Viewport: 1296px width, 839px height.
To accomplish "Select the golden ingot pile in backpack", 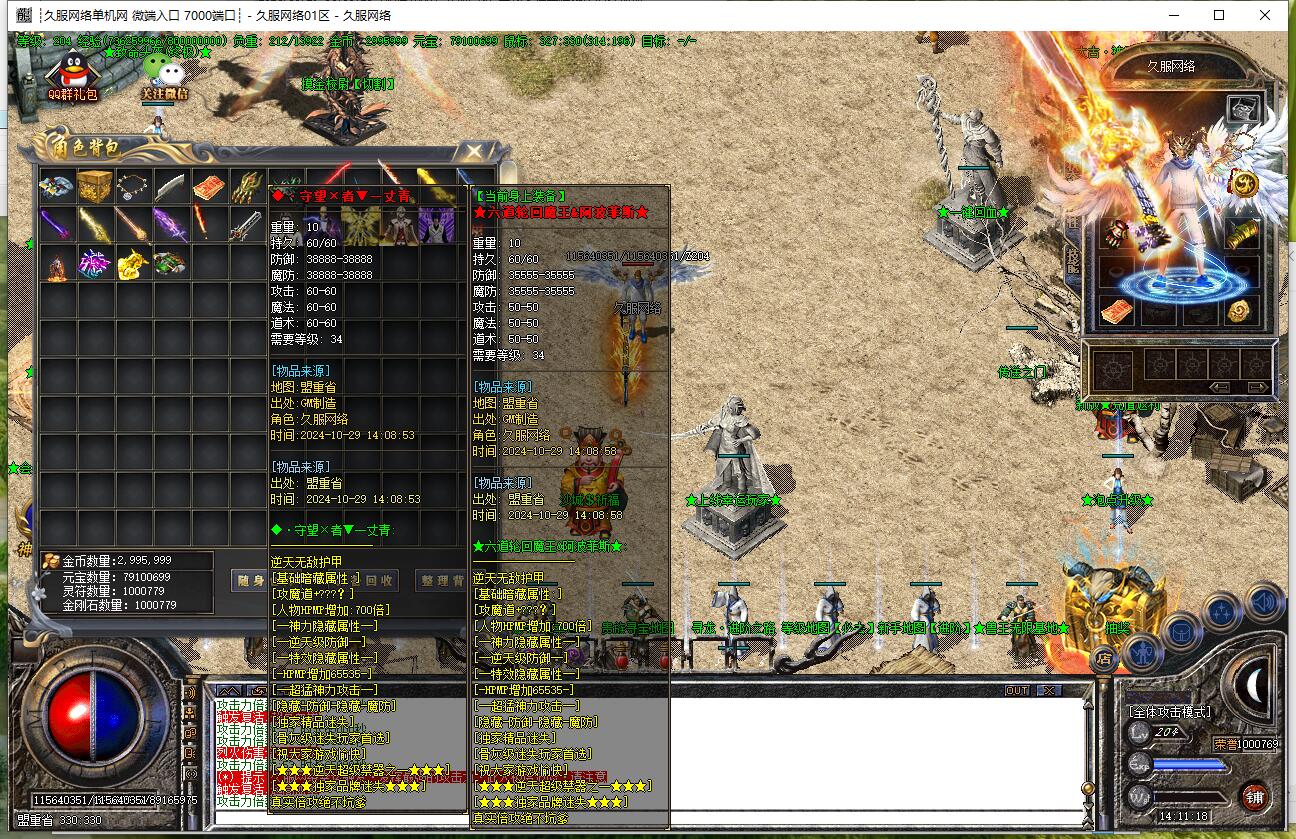I will coord(133,263).
